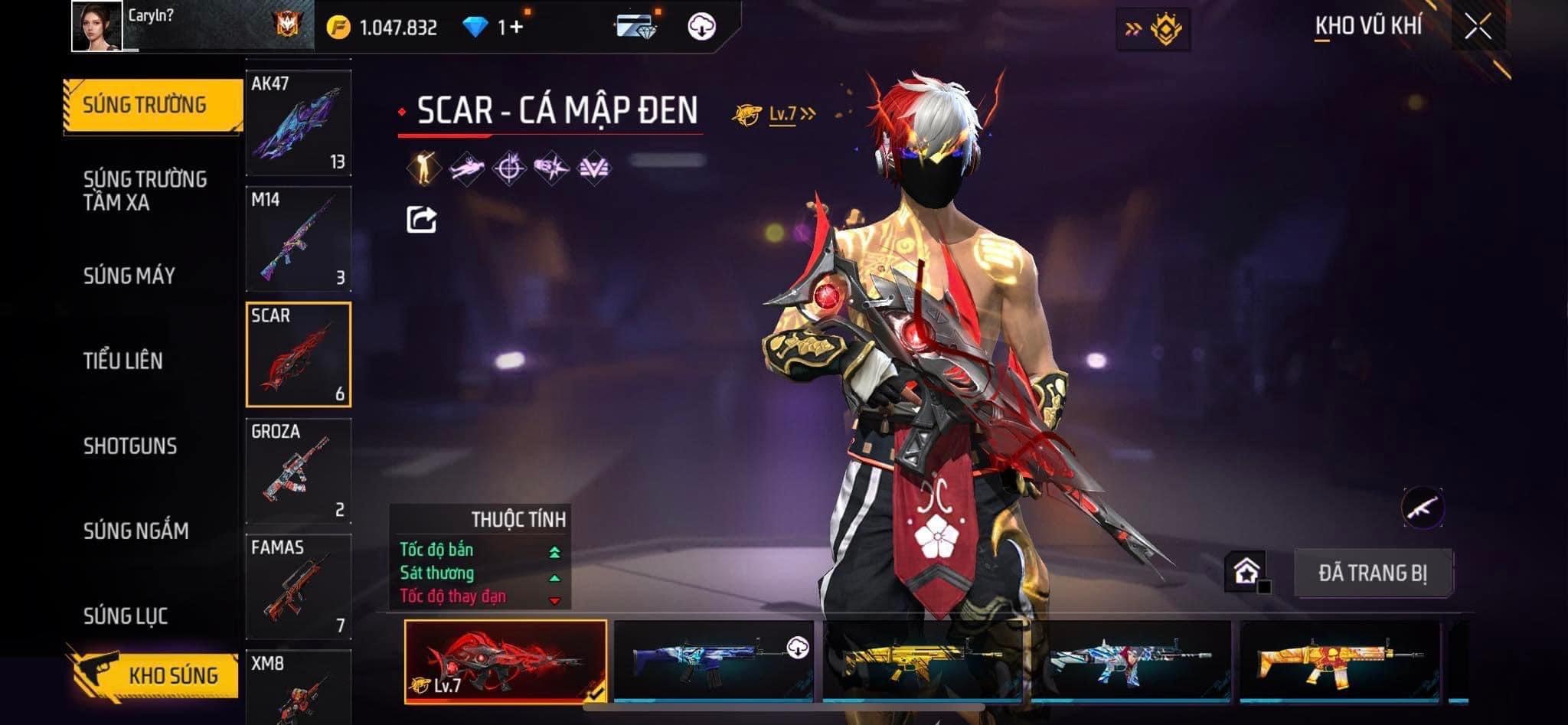Viewport: 1568px width, 725px height.
Task: Pick the GROZA weapon tile
Action: click(x=299, y=470)
